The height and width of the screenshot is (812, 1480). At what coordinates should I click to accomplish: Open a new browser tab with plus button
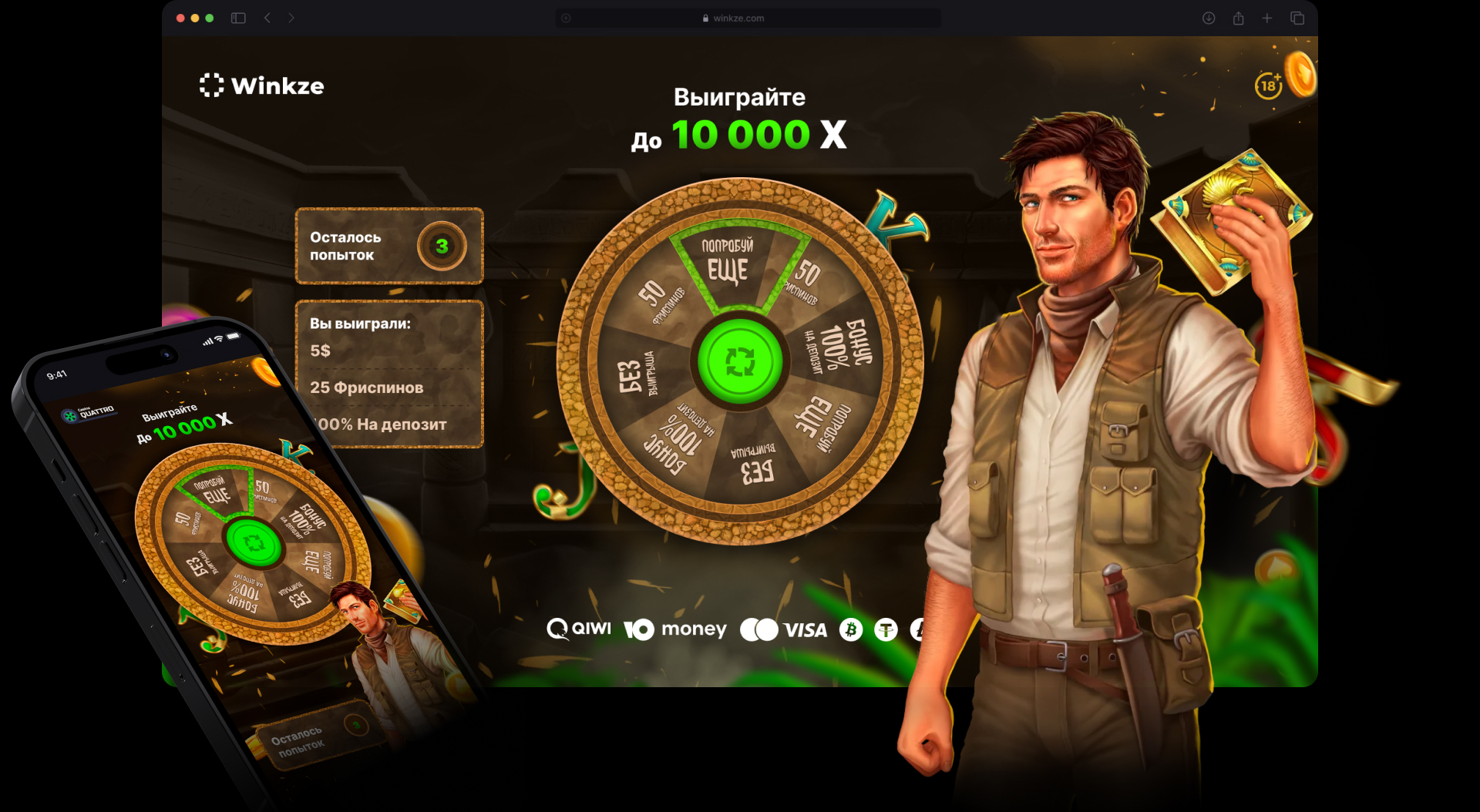tap(1267, 18)
